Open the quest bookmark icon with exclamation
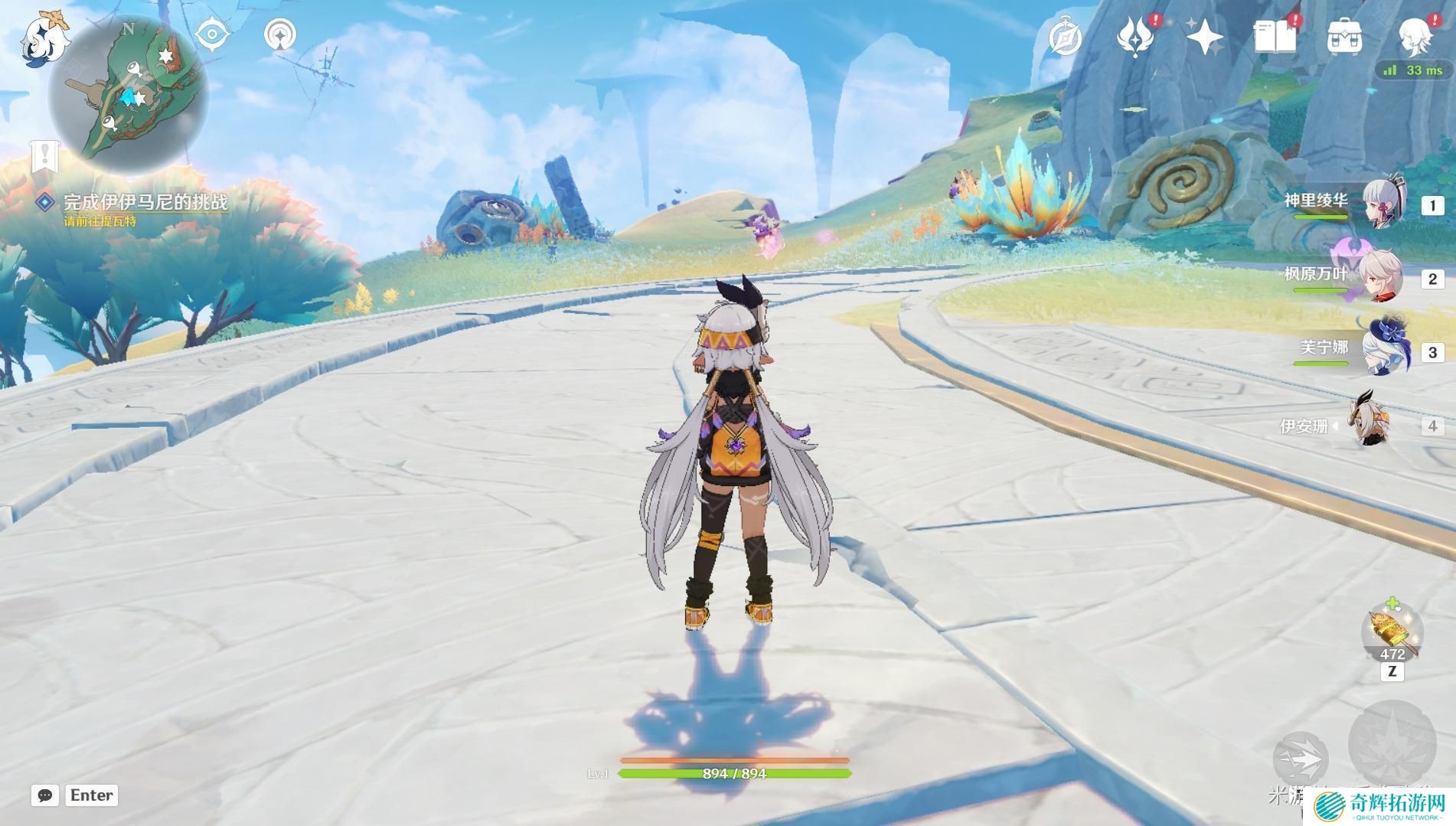This screenshot has width=1456, height=826. pyautogui.click(x=45, y=157)
